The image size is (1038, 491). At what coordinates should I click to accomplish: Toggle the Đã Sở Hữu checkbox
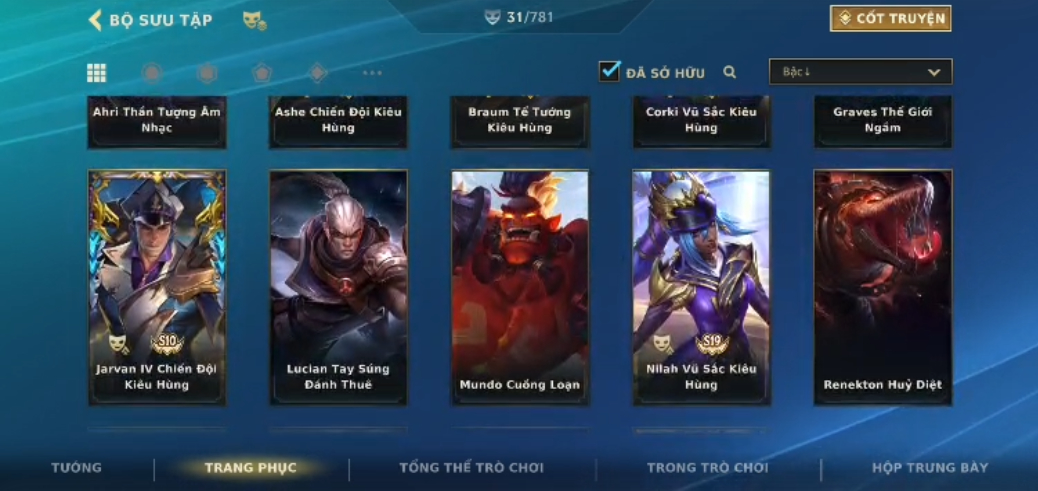609,72
